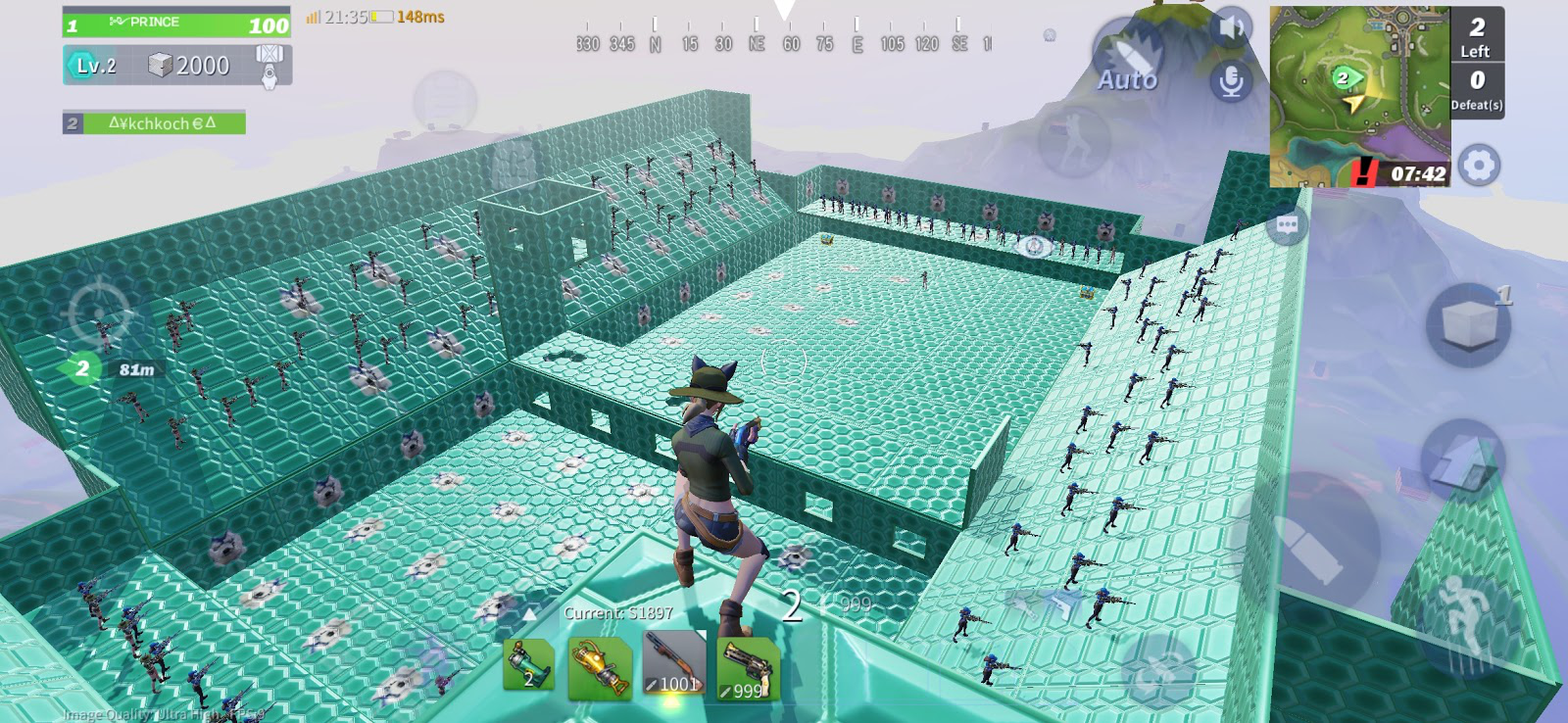
Task: Open the Lv.2 materials panel showing 2000
Action: 176,66
